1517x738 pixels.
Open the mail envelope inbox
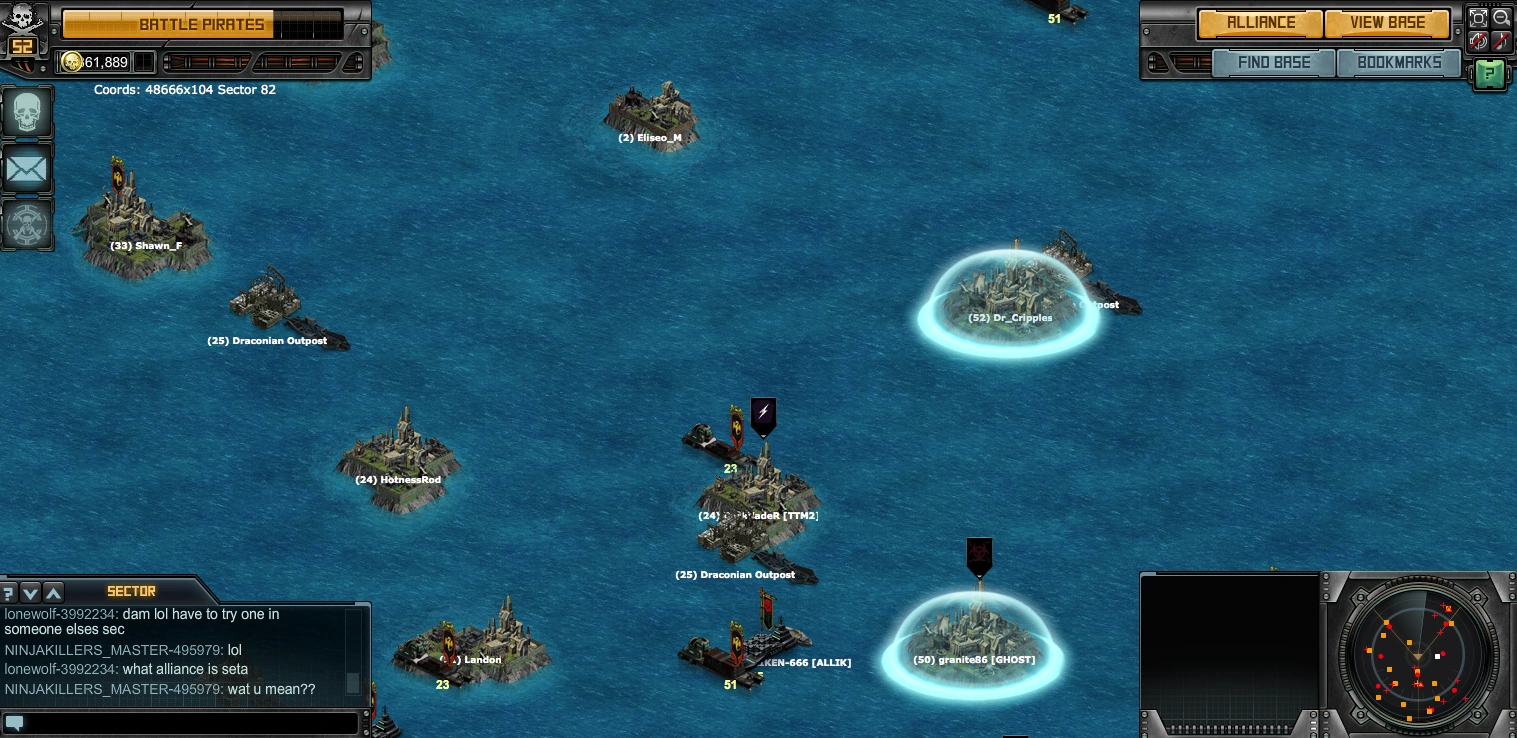26,168
